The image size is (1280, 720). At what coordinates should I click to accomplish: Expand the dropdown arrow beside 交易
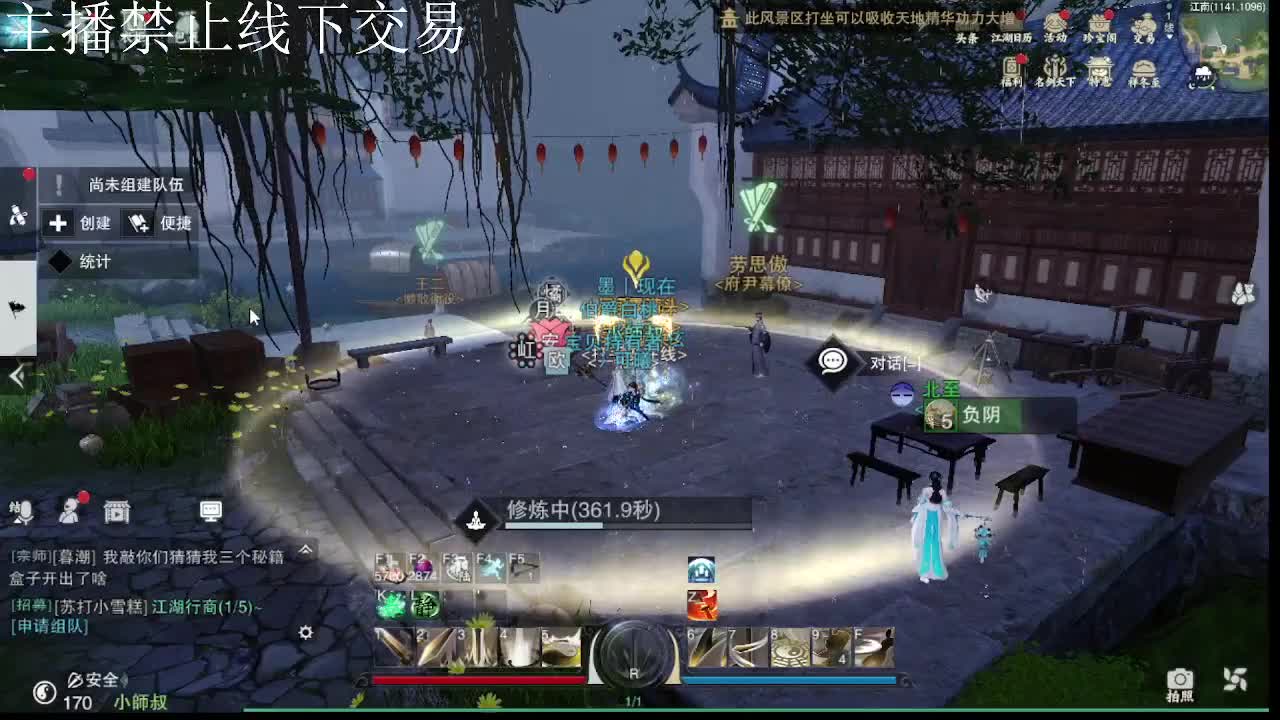point(1169,38)
